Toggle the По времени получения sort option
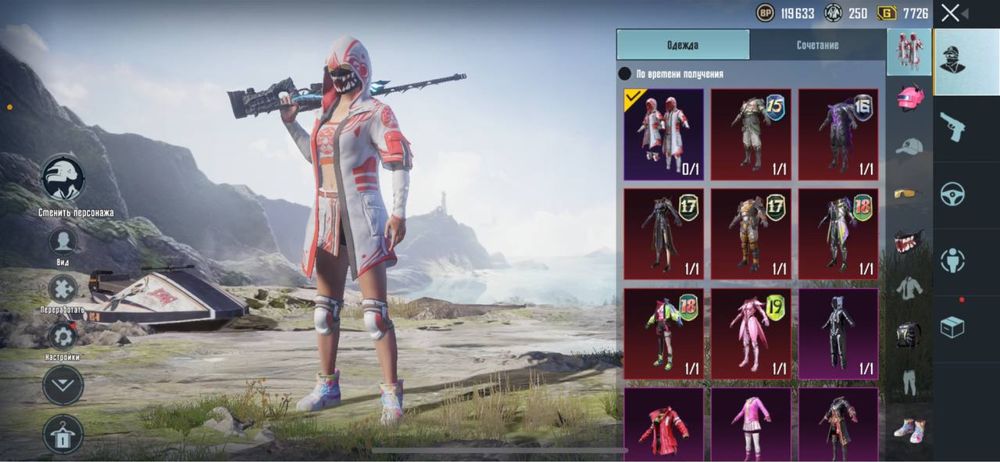Screen dimensions: 1000x462 click(x=625, y=74)
